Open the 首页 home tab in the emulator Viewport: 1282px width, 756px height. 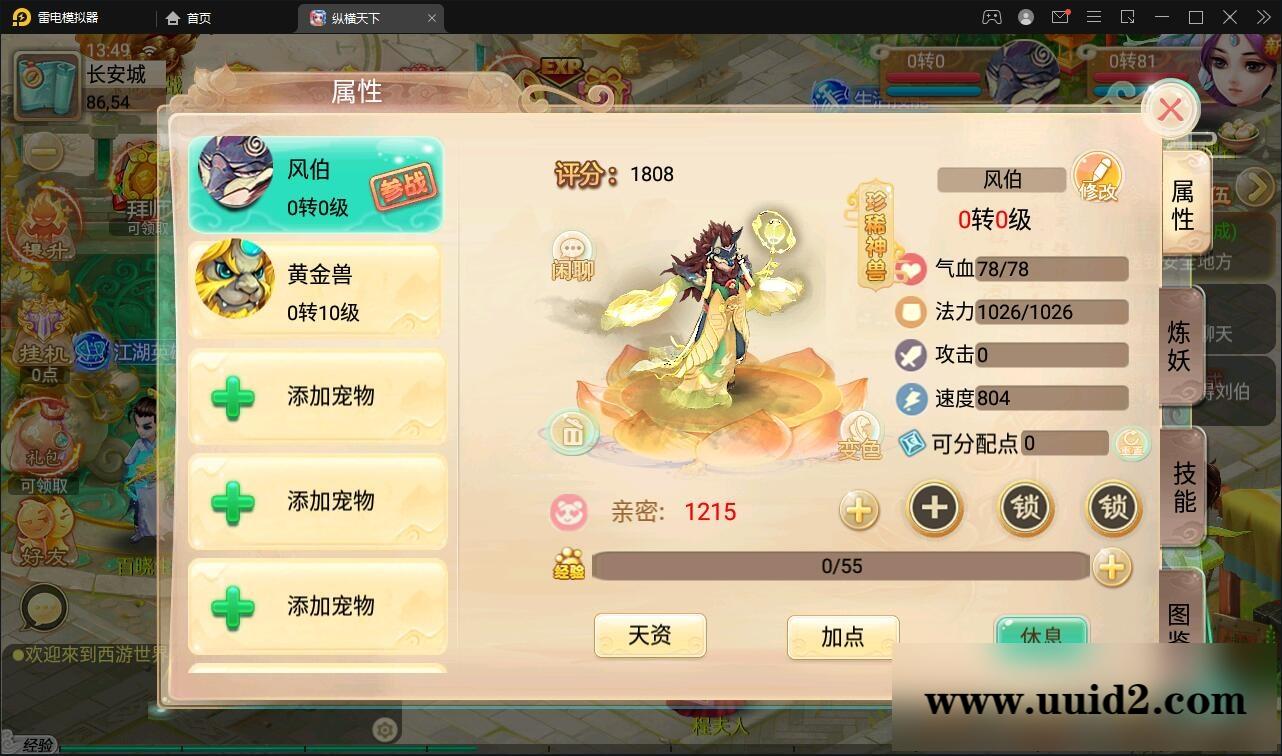click(186, 17)
